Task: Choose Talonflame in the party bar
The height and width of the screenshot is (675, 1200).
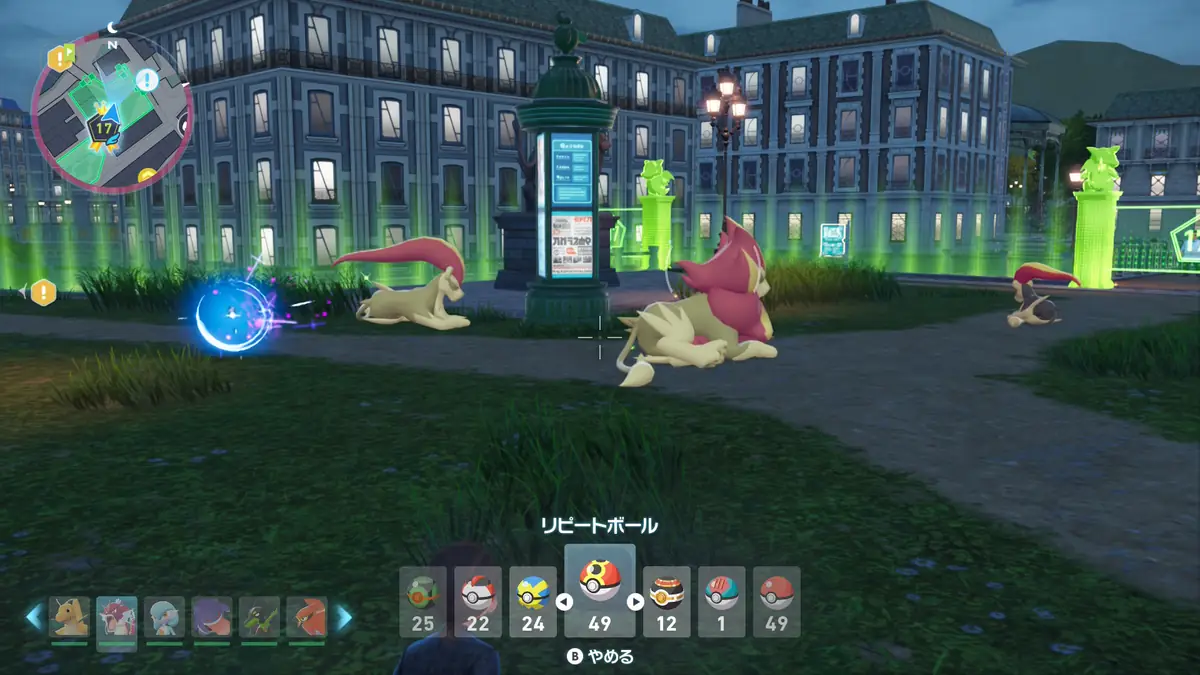Action: (306, 618)
